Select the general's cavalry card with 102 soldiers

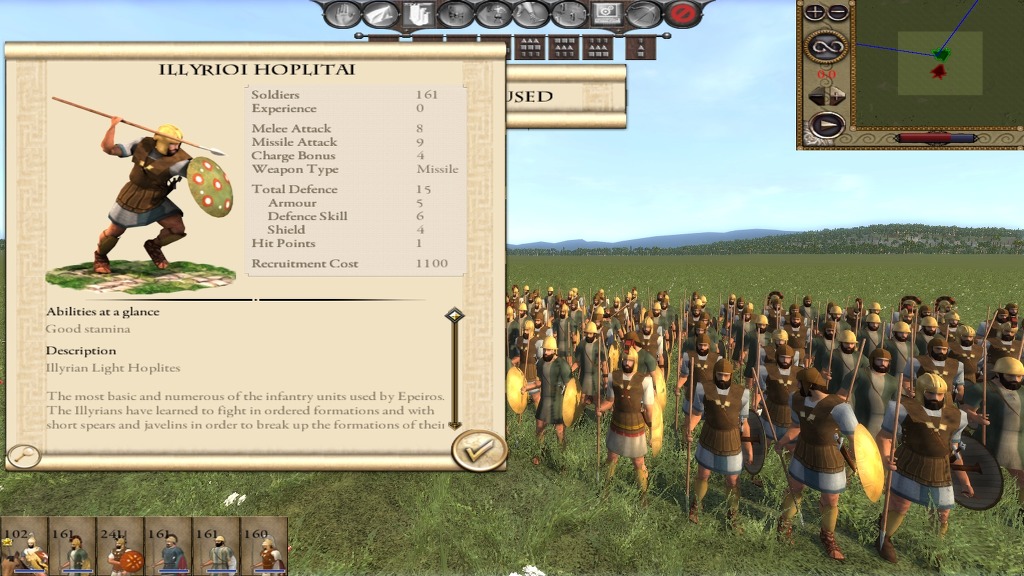pos(24,546)
